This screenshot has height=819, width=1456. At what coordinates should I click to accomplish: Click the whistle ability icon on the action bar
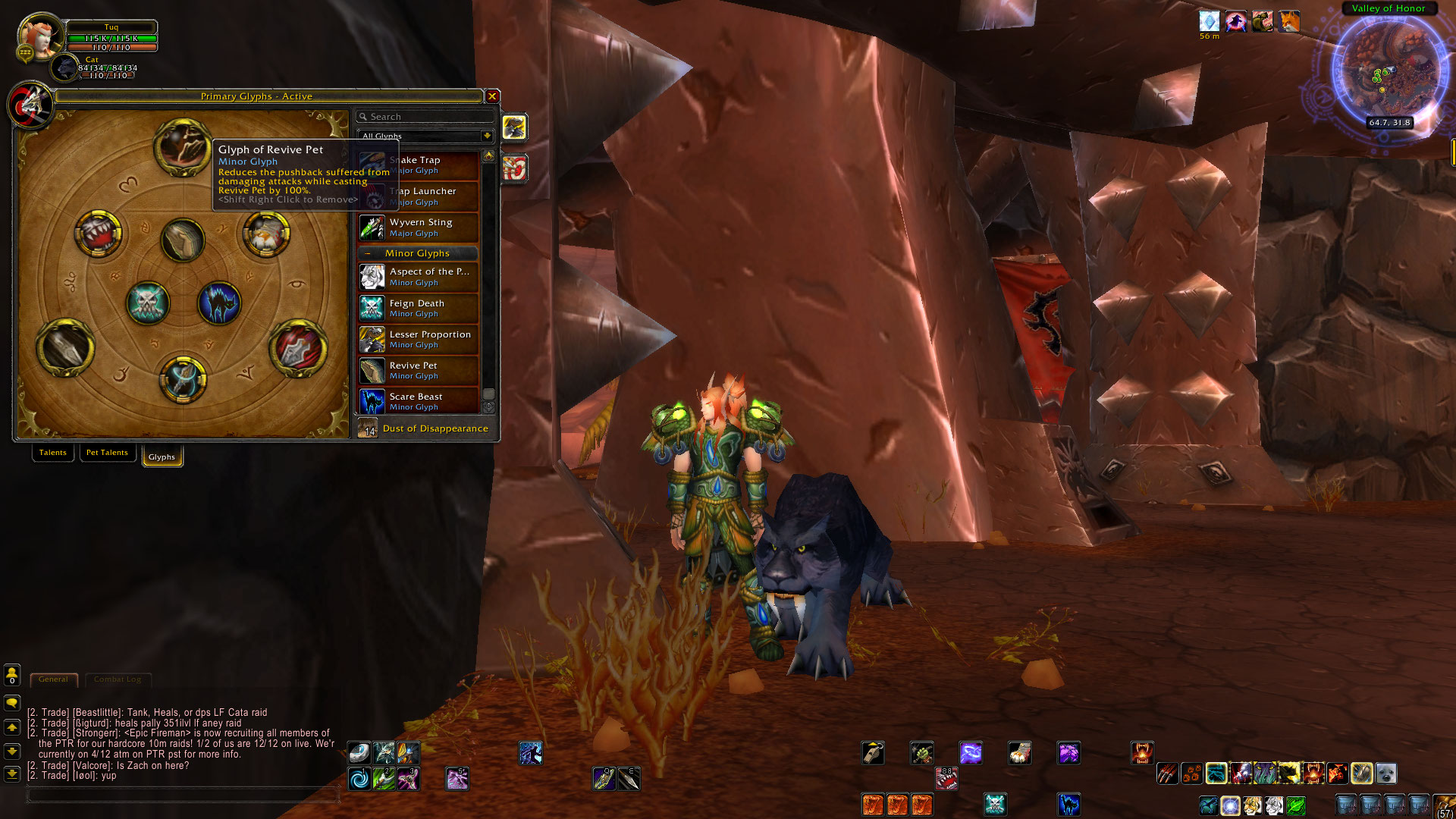[x=873, y=752]
